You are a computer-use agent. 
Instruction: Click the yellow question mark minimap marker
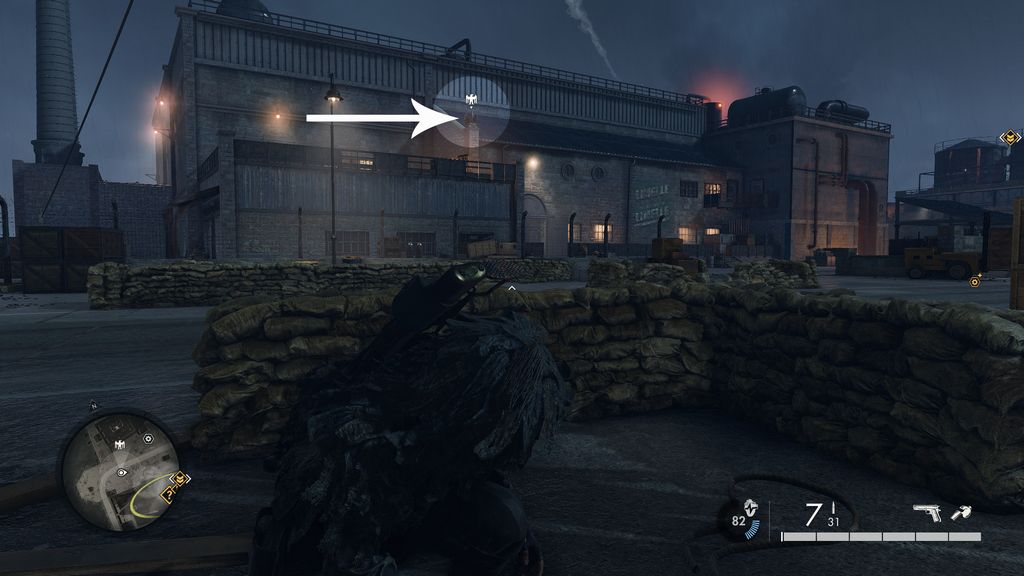(169, 493)
